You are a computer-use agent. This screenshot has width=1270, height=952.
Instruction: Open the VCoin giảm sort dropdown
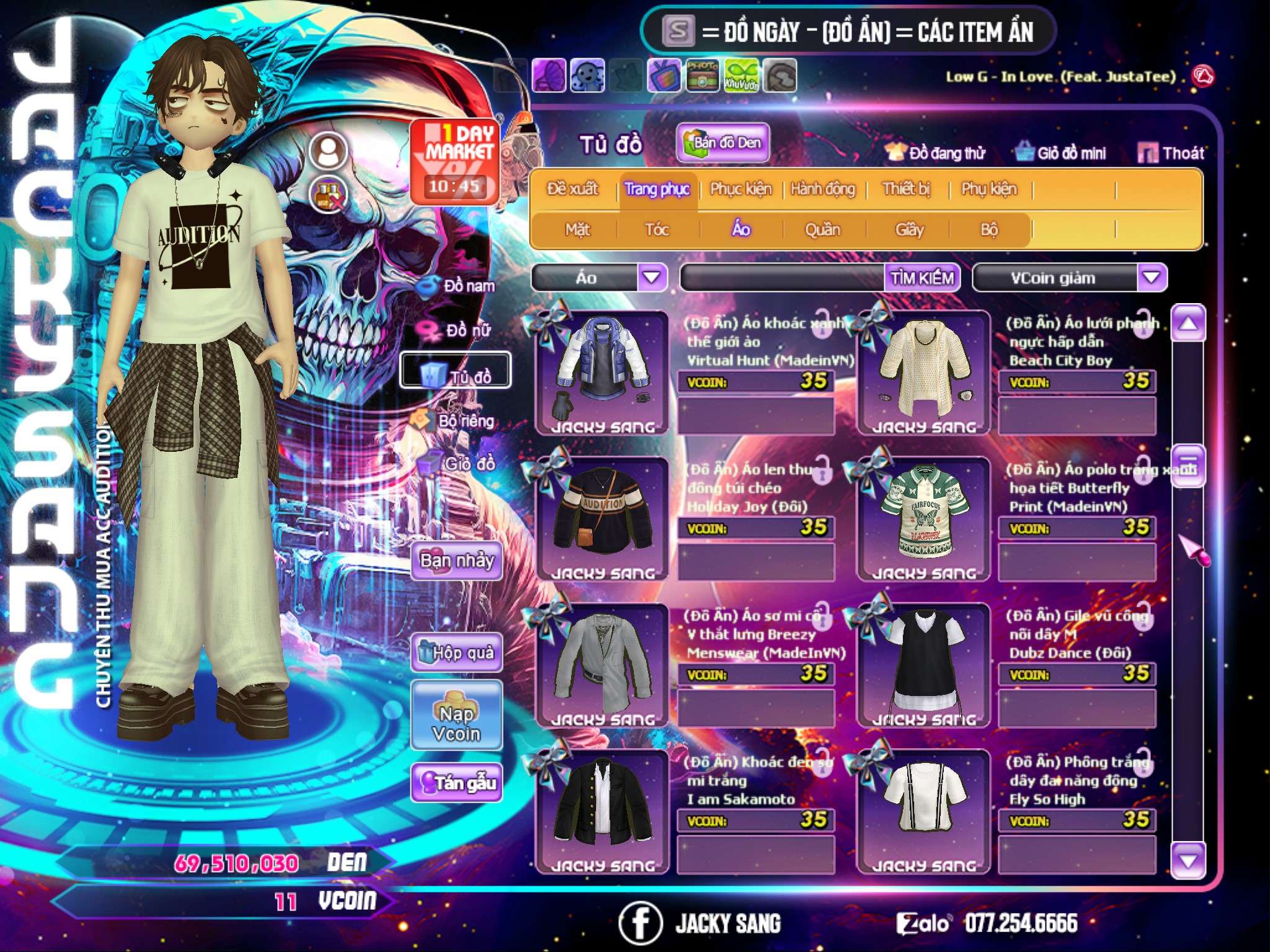1151,277
